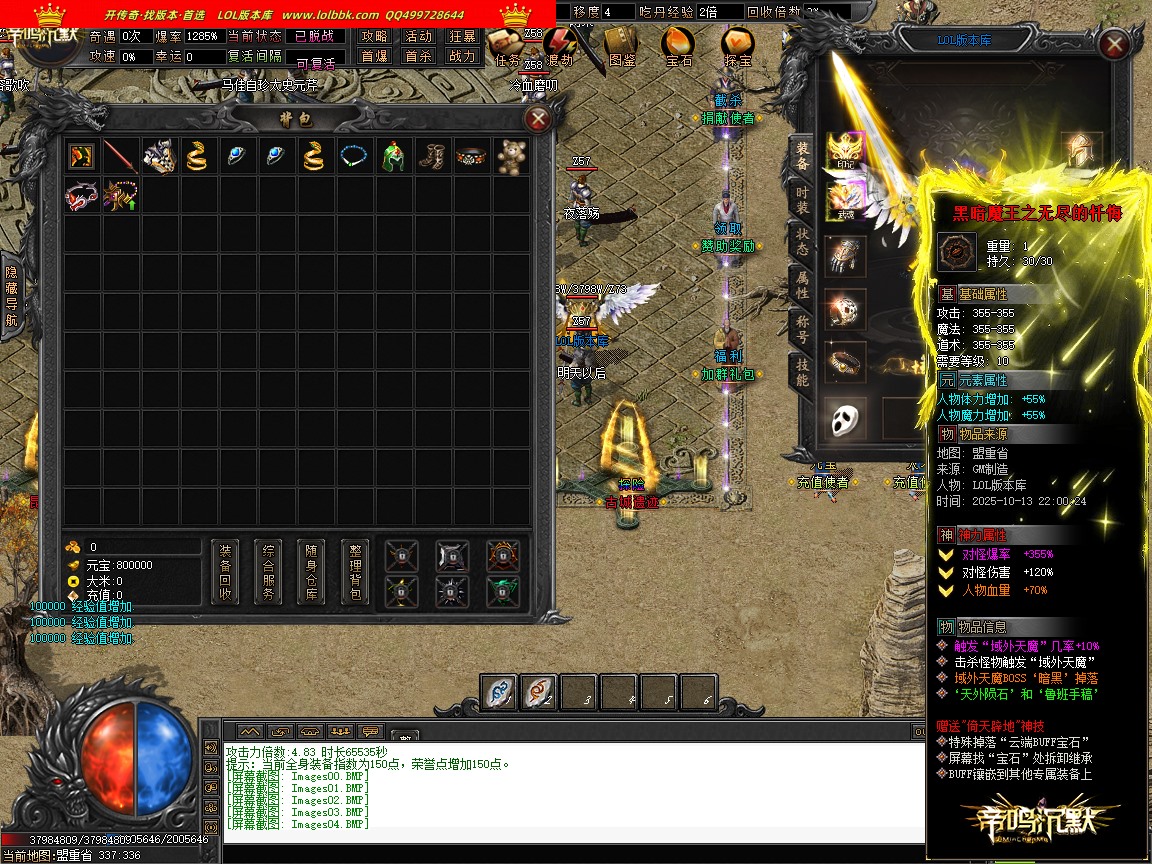Image resolution: width=1152 pixels, height=864 pixels.
Task: Open 综合服务 general services
Action: coord(269,573)
